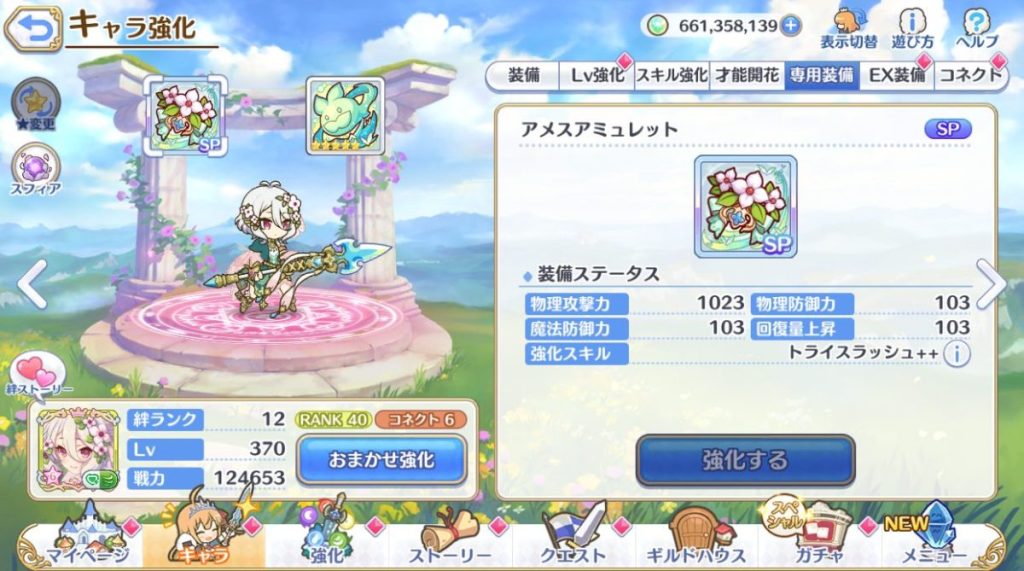Toggle display with 表示切替 icon
This screenshot has width=1024, height=571.
point(848,28)
